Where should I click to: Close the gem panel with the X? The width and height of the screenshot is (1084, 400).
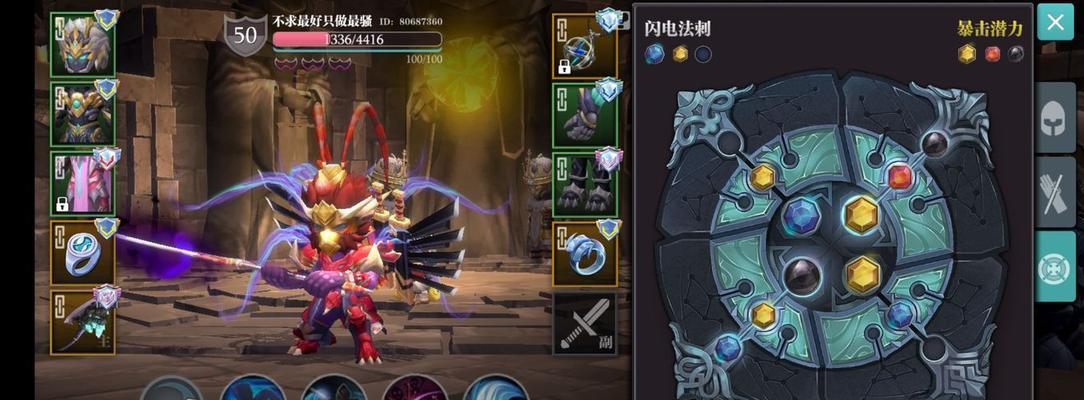coord(1055,21)
